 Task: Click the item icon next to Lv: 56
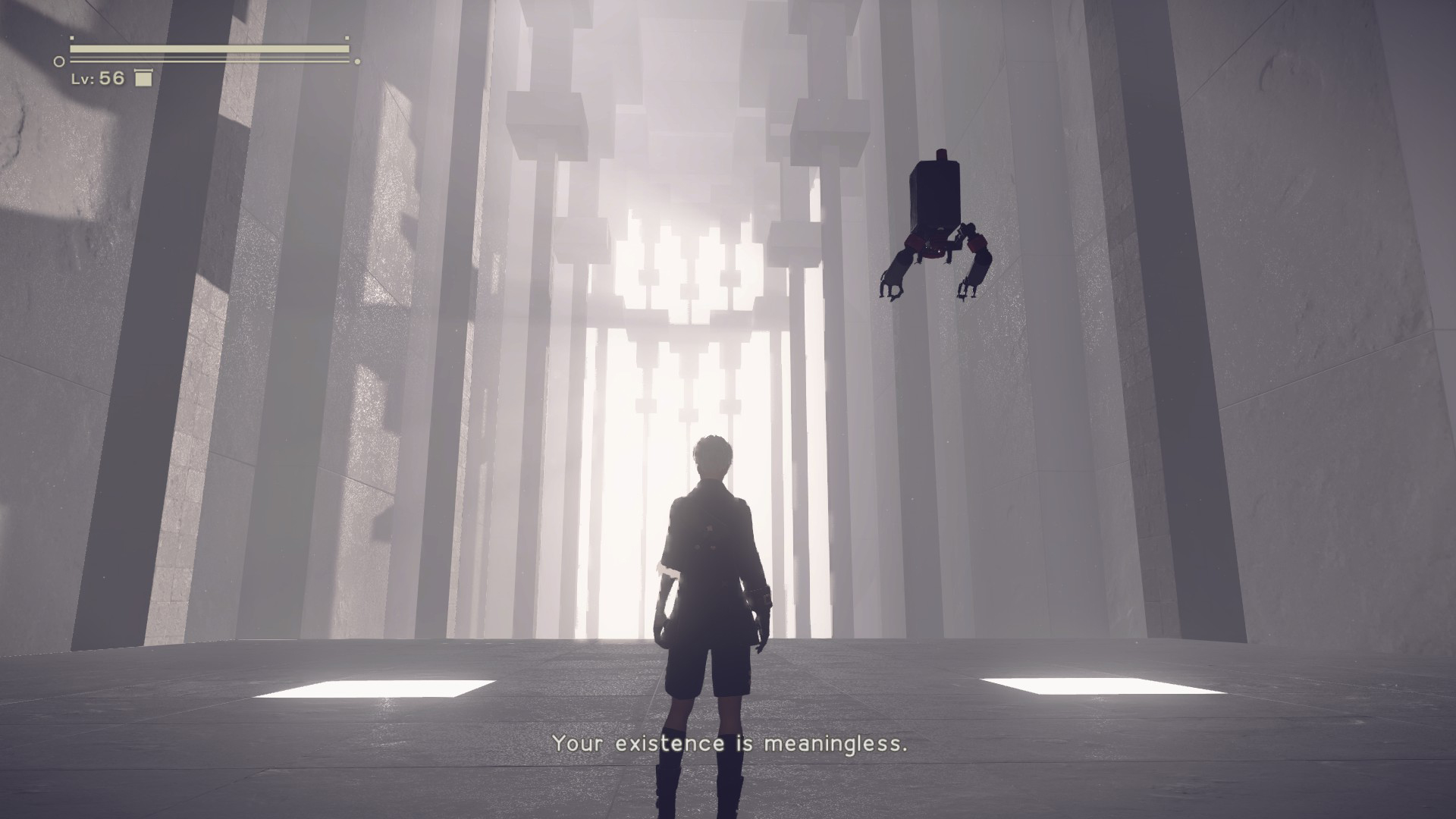(x=144, y=77)
